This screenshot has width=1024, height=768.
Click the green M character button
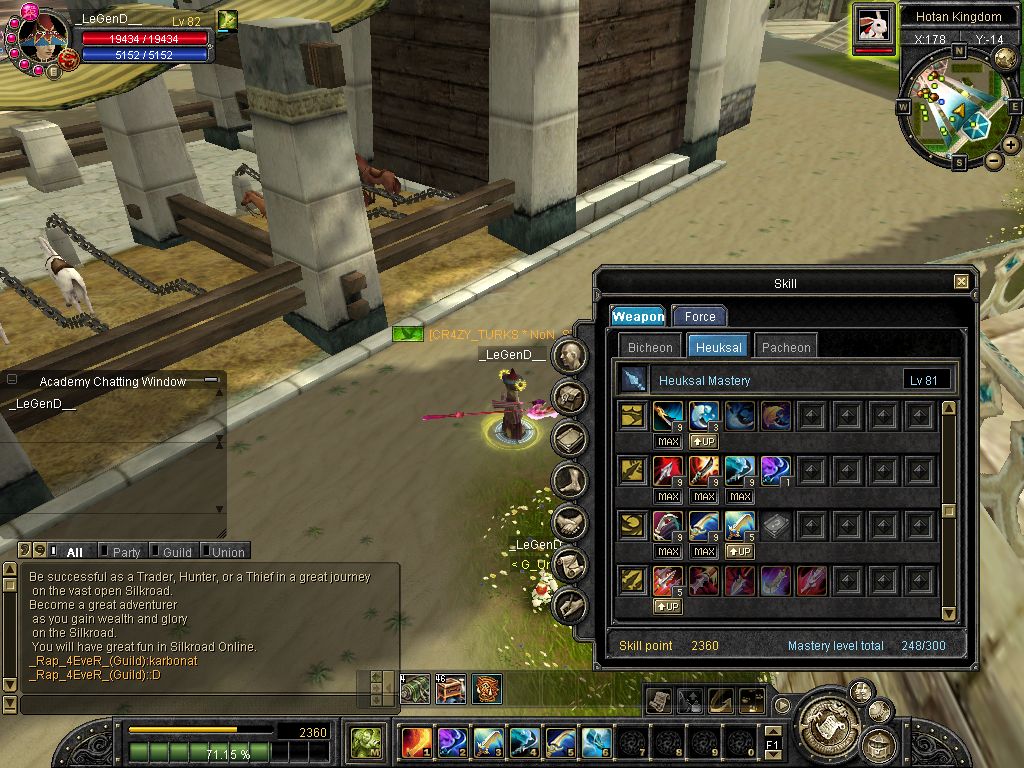tap(365, 742)
